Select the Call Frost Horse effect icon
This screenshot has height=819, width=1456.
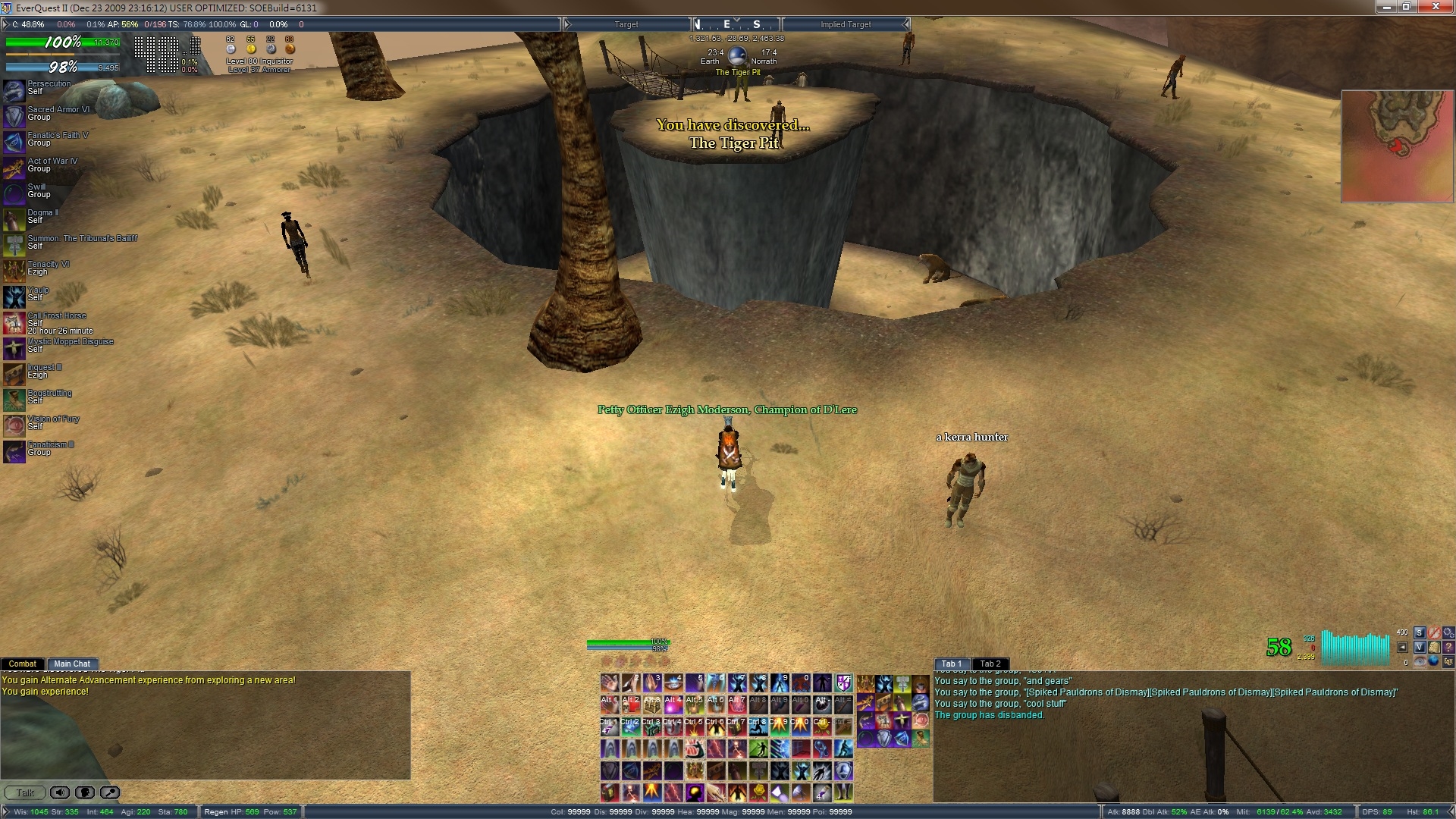14,322
